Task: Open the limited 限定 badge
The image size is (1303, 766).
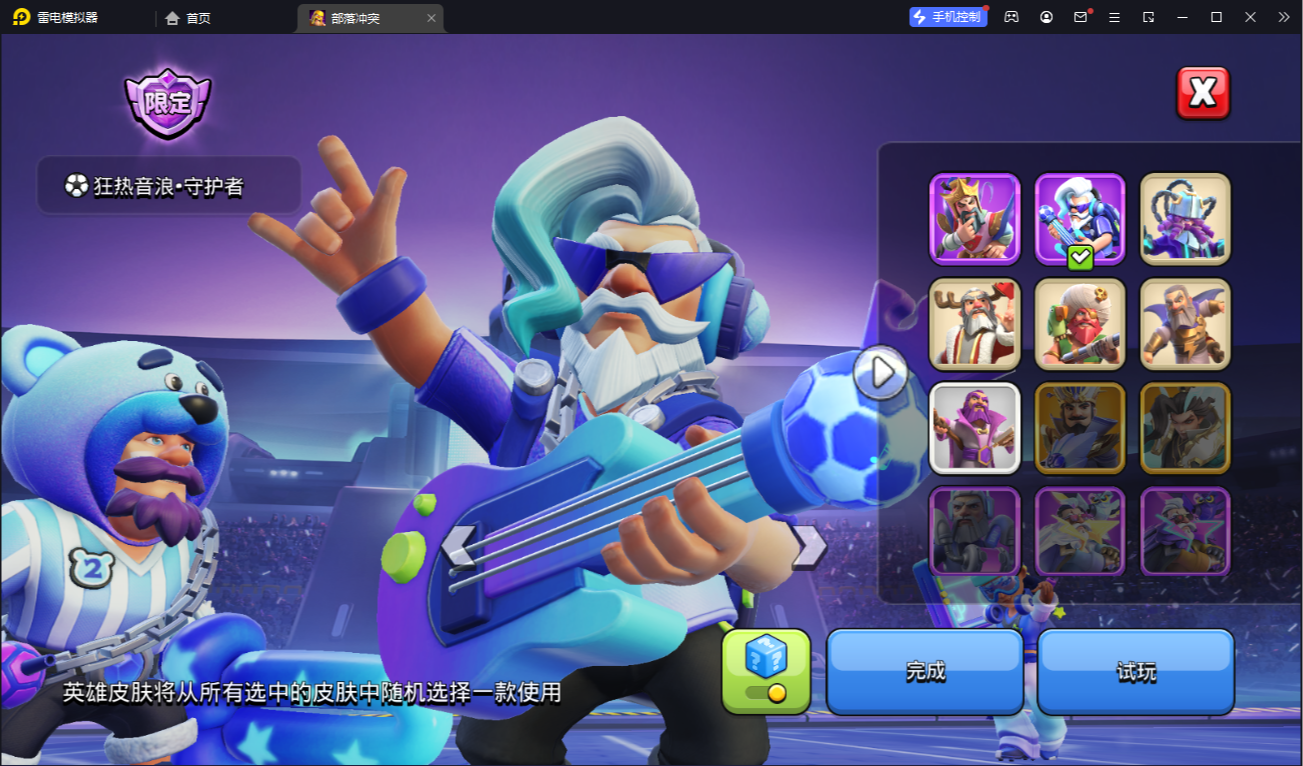Action: 168,103
